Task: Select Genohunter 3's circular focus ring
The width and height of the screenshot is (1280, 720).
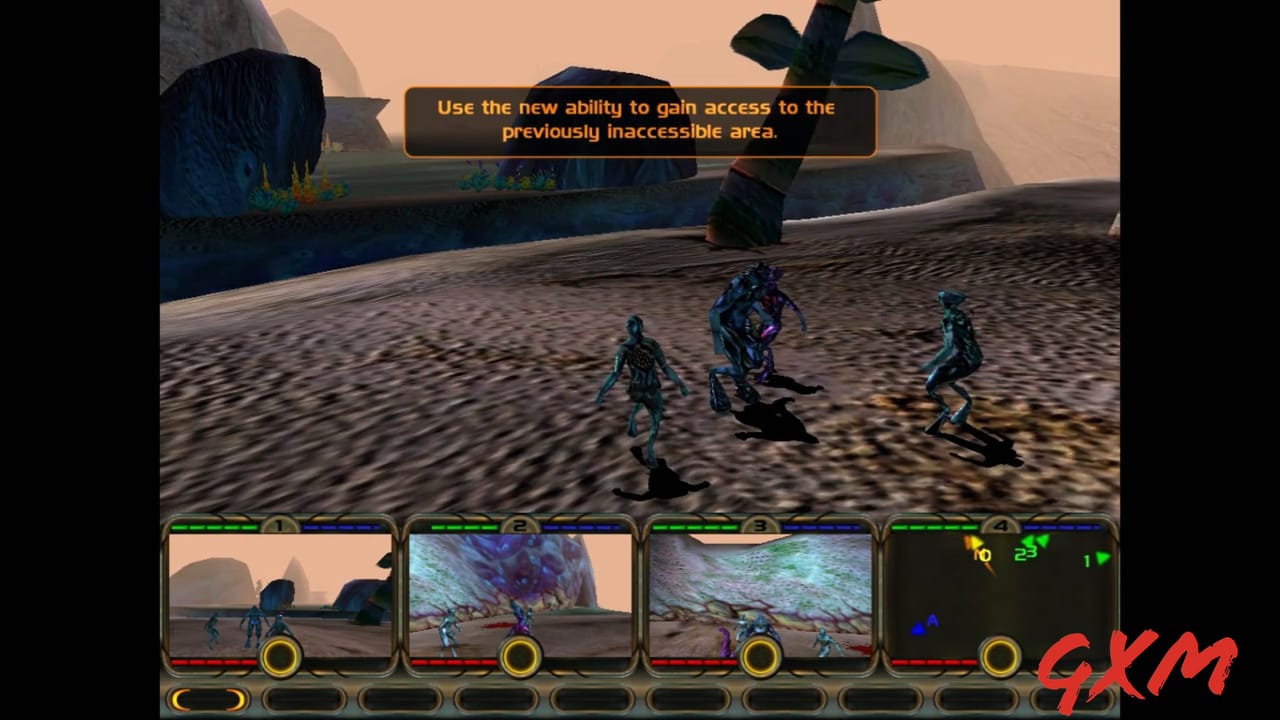Action: tap(759, 658)
